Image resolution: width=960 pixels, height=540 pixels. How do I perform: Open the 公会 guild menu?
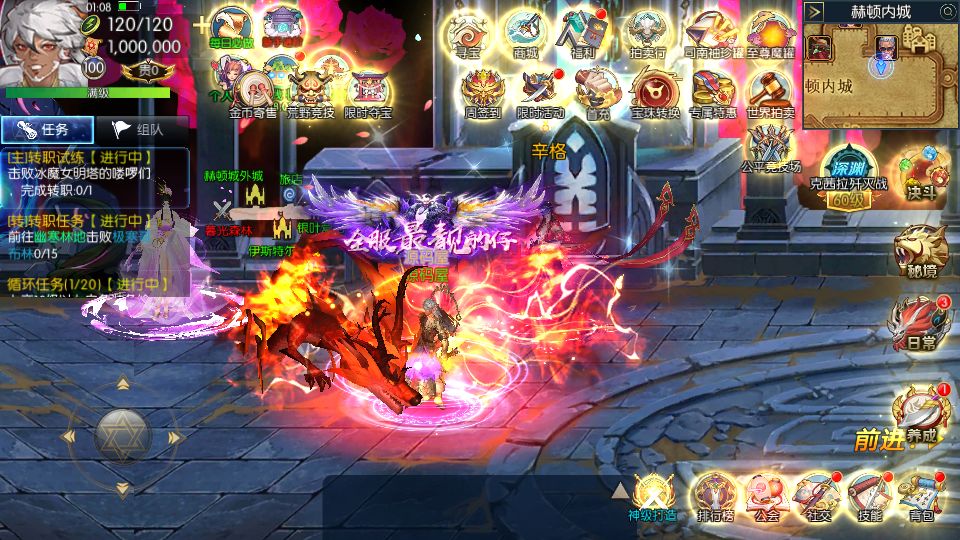click(x=766, y=495)
